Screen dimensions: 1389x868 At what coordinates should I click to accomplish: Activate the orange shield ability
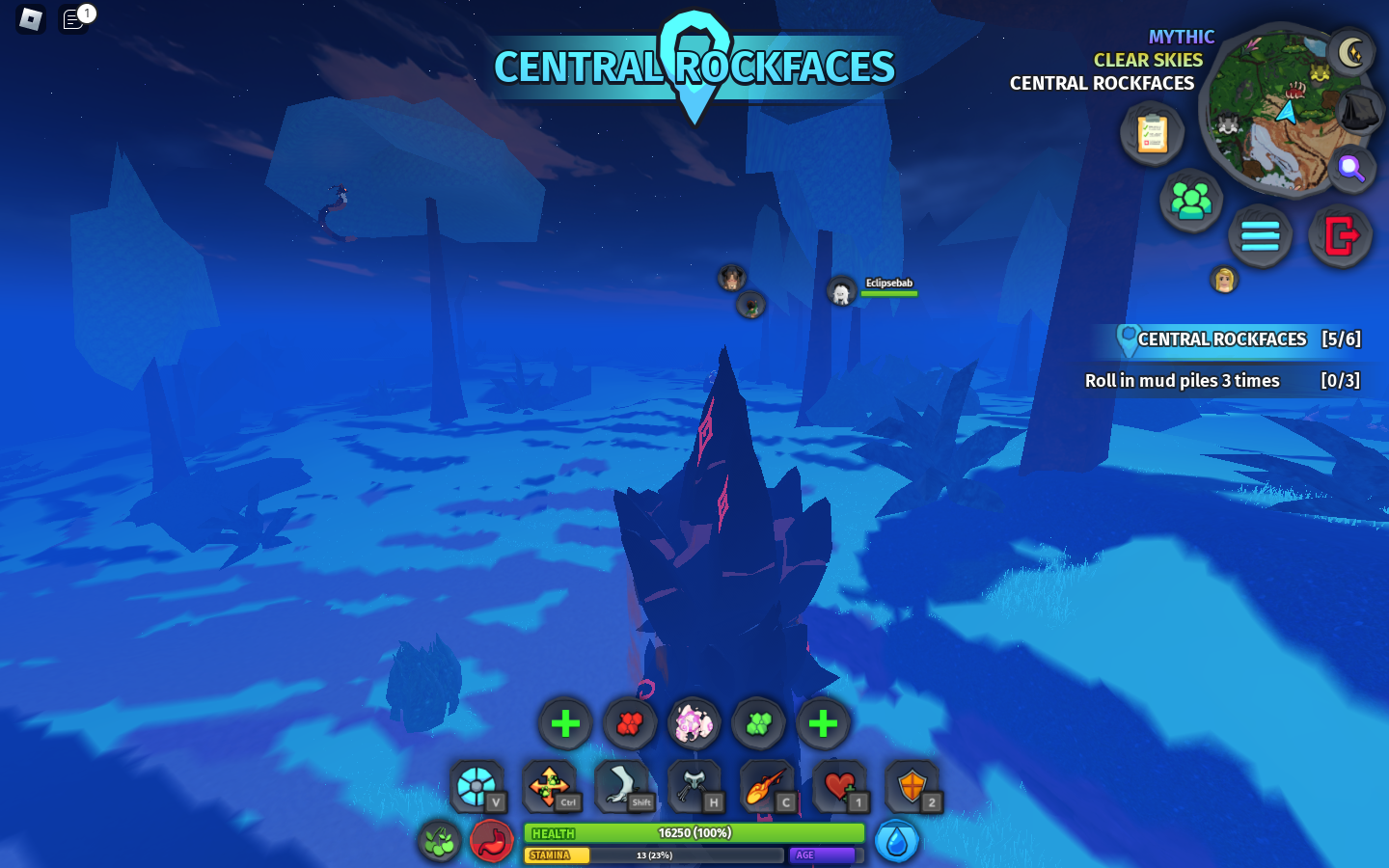point(912,787)
